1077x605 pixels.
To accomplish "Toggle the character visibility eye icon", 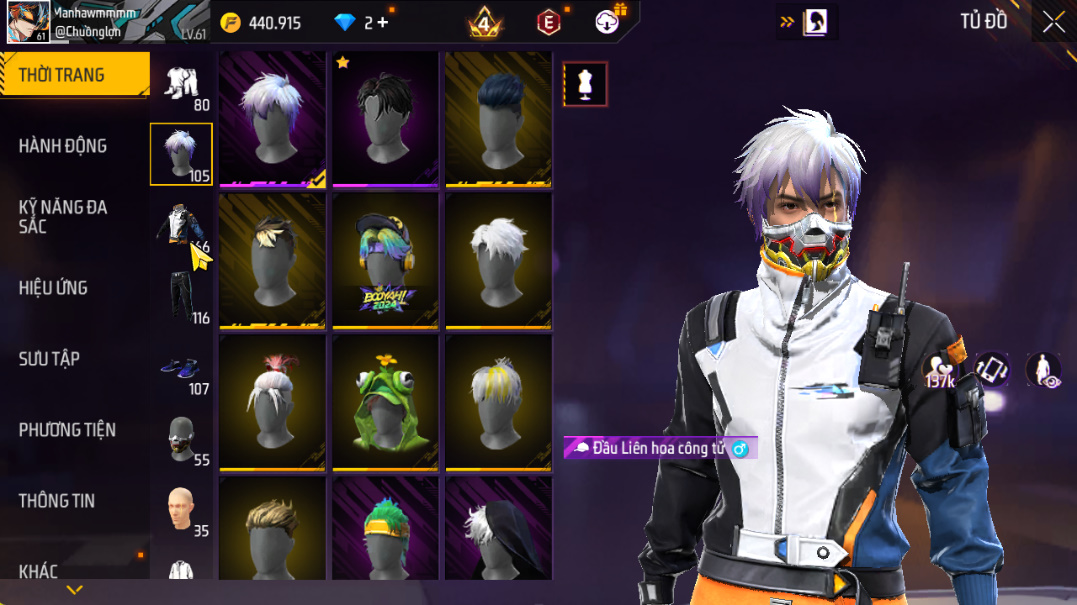I will click(x=1043, y=370).
